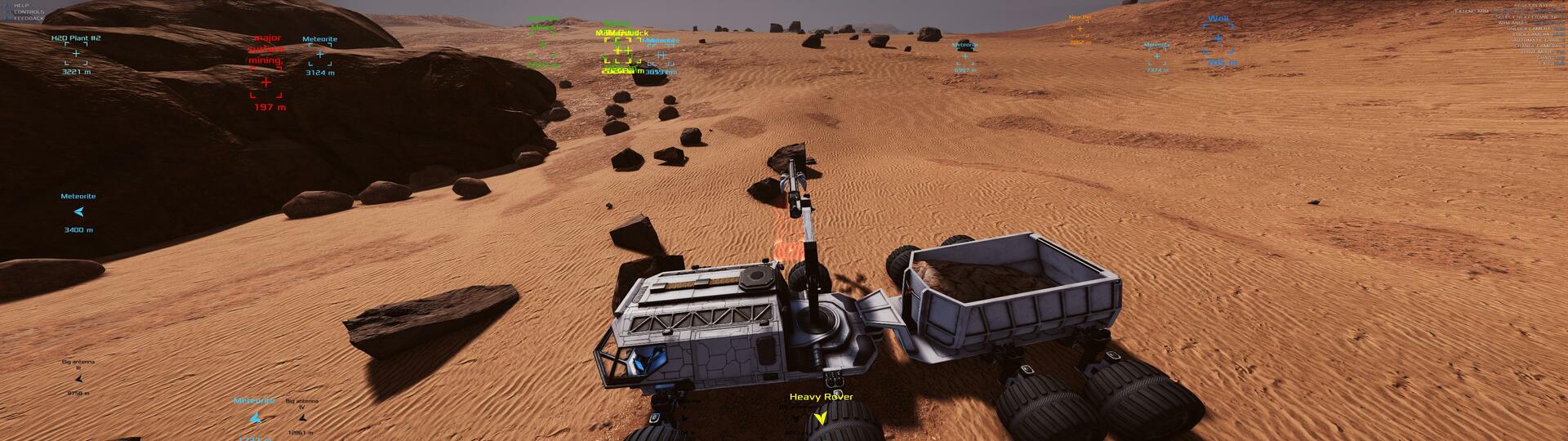Image resolution: width=1568 pixels, height=441 pixels.
Task: Click the yellow Heavy Rover marker arrow
Action: tap(820, 417)
